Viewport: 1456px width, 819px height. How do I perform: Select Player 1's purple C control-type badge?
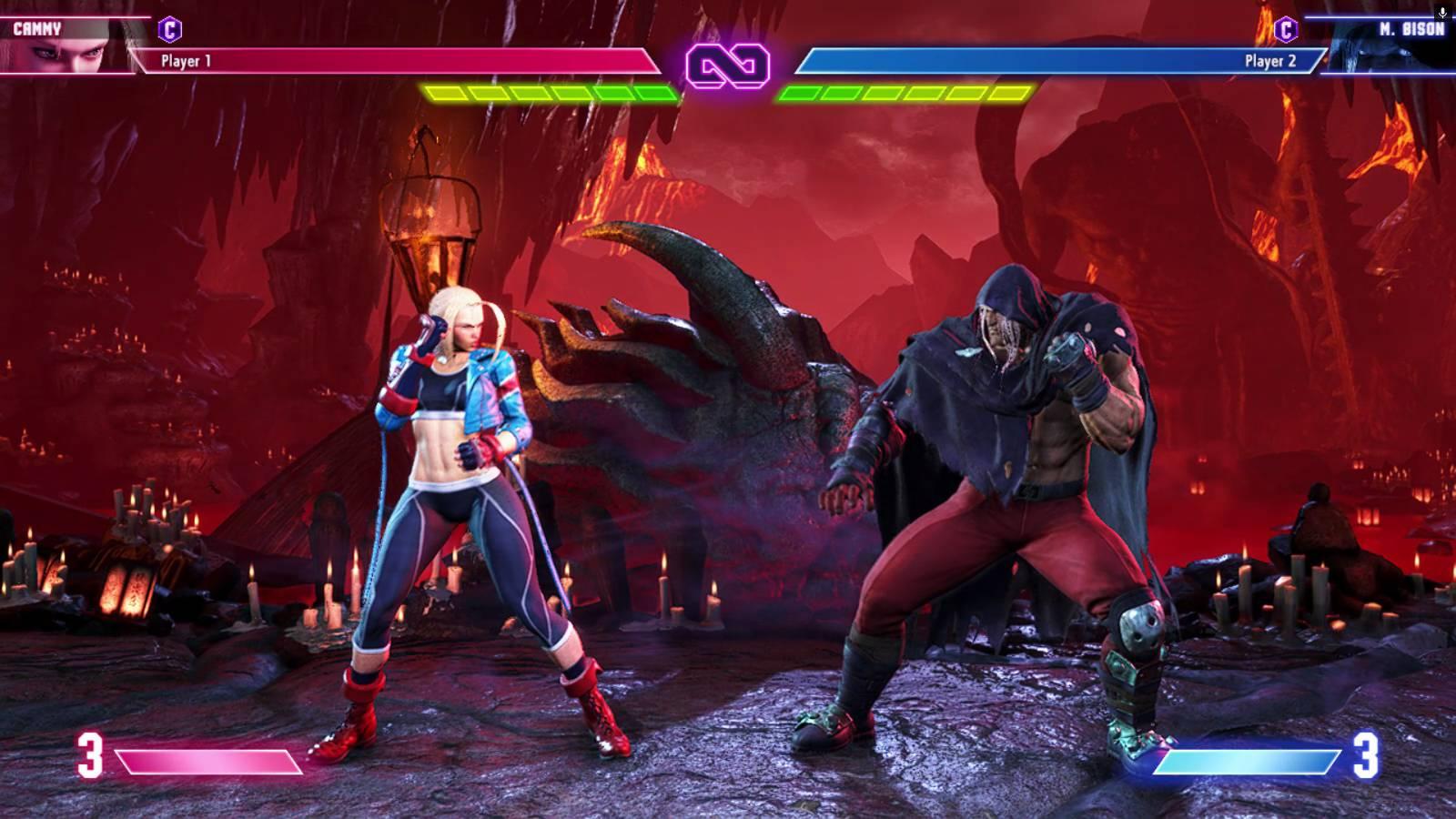coord(169,29)
